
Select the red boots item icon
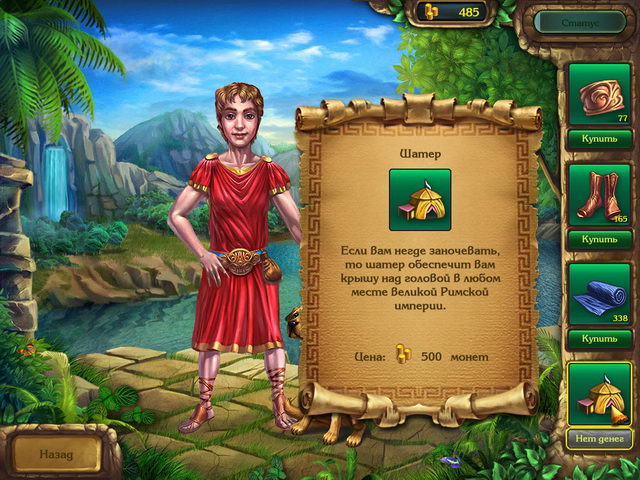(x=599, y=194)
